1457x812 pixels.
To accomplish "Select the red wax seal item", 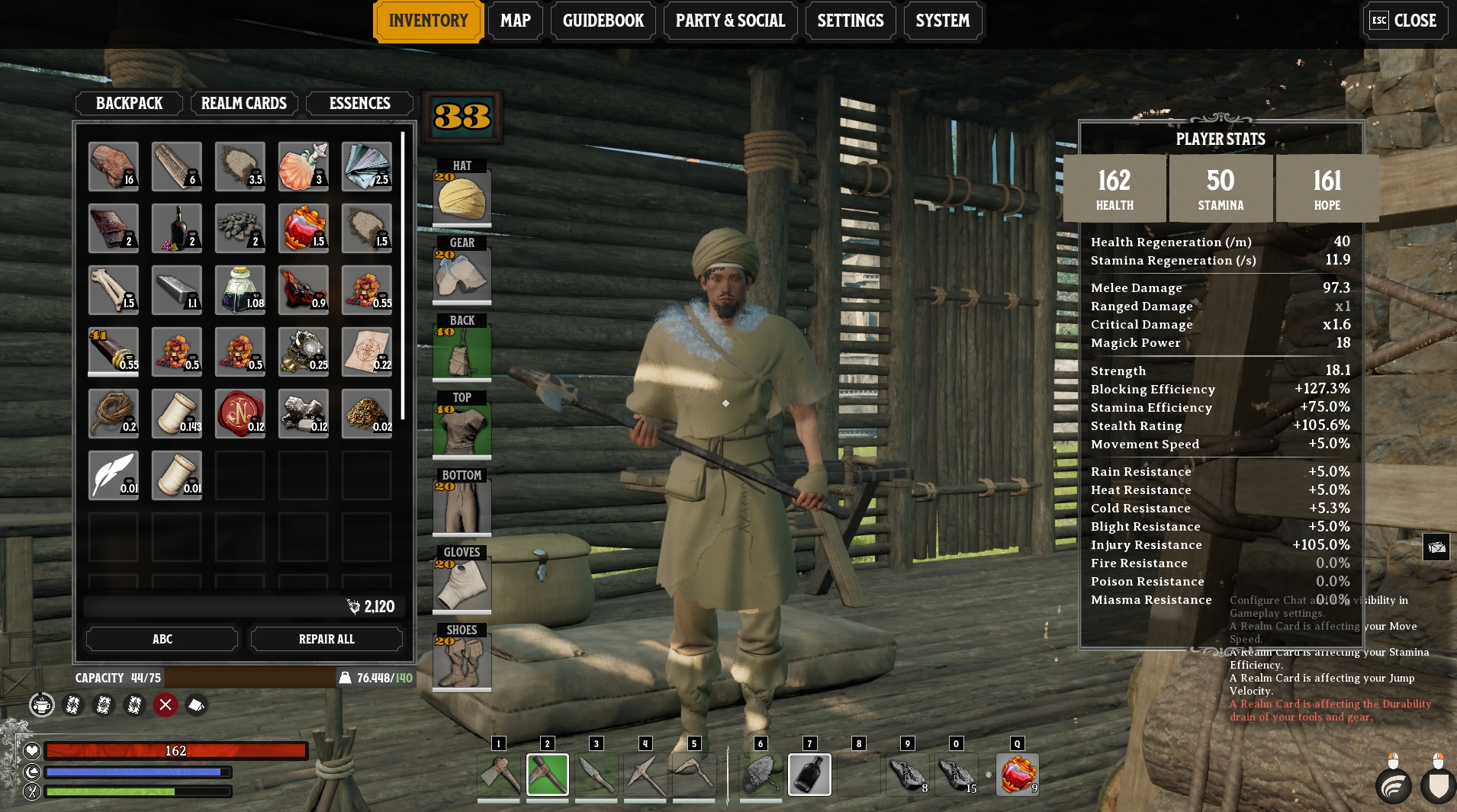I will pos(240,413).
